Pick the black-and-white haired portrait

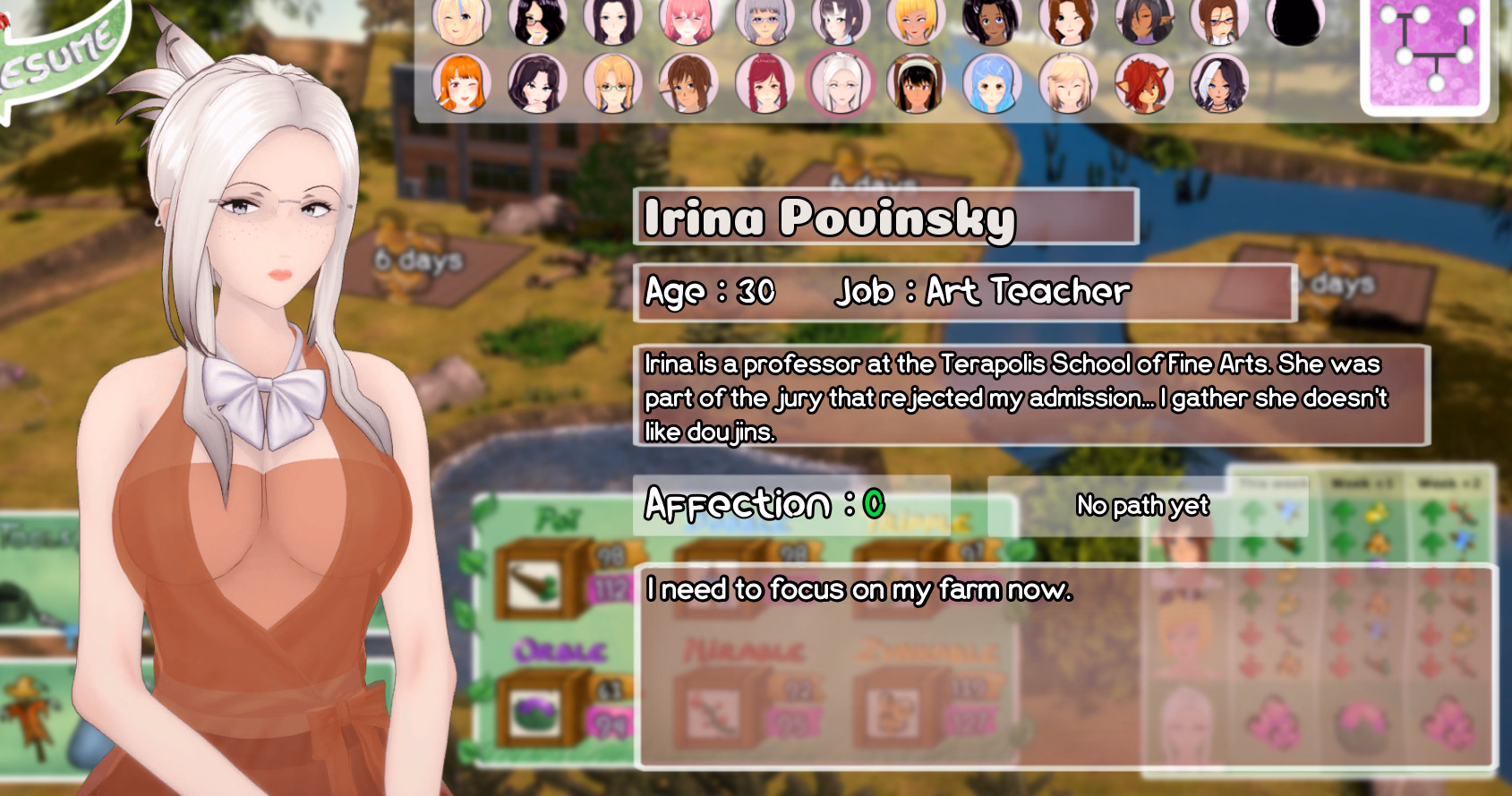pos(1218,83)
